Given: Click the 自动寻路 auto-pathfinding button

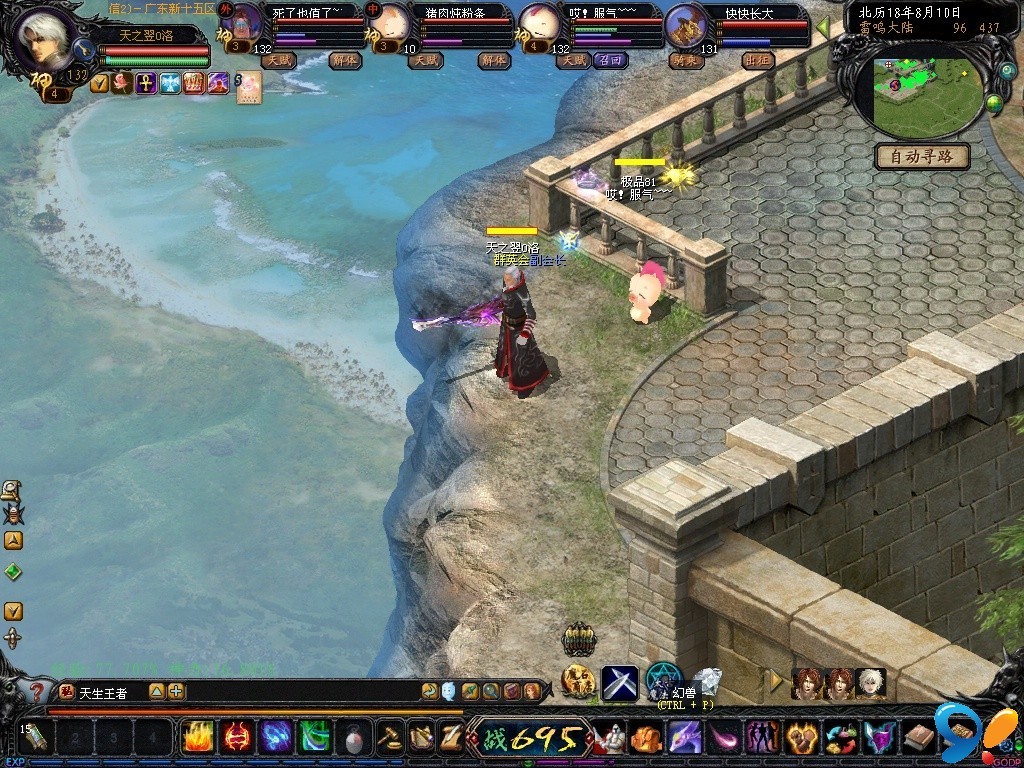Looking at the screenshot, I should tap(921, 157).
